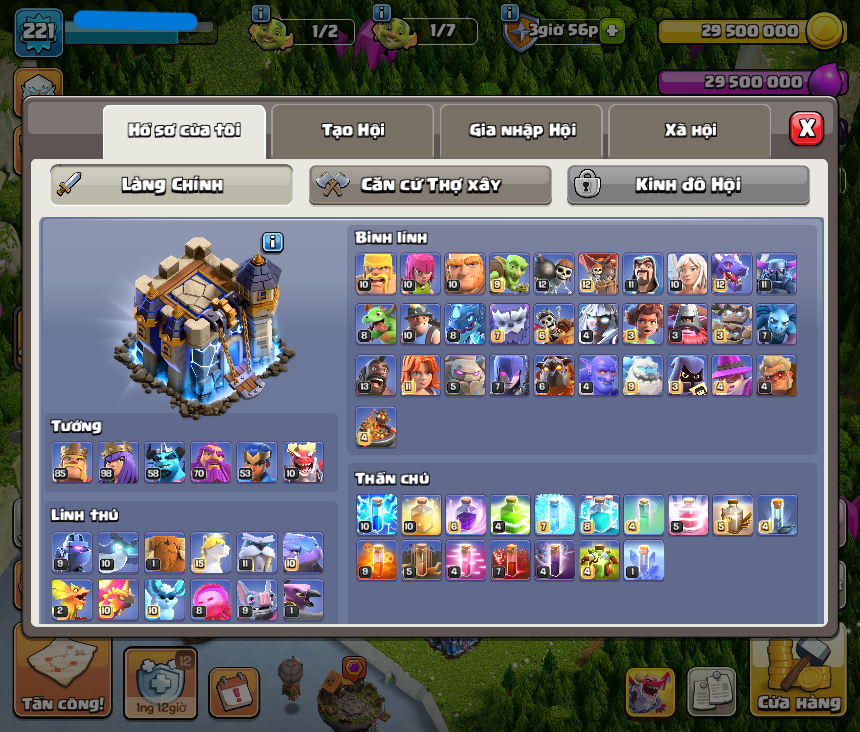Open the calendar events icon
Viewport: 860px width, 732px height.
tap(234, 692)
